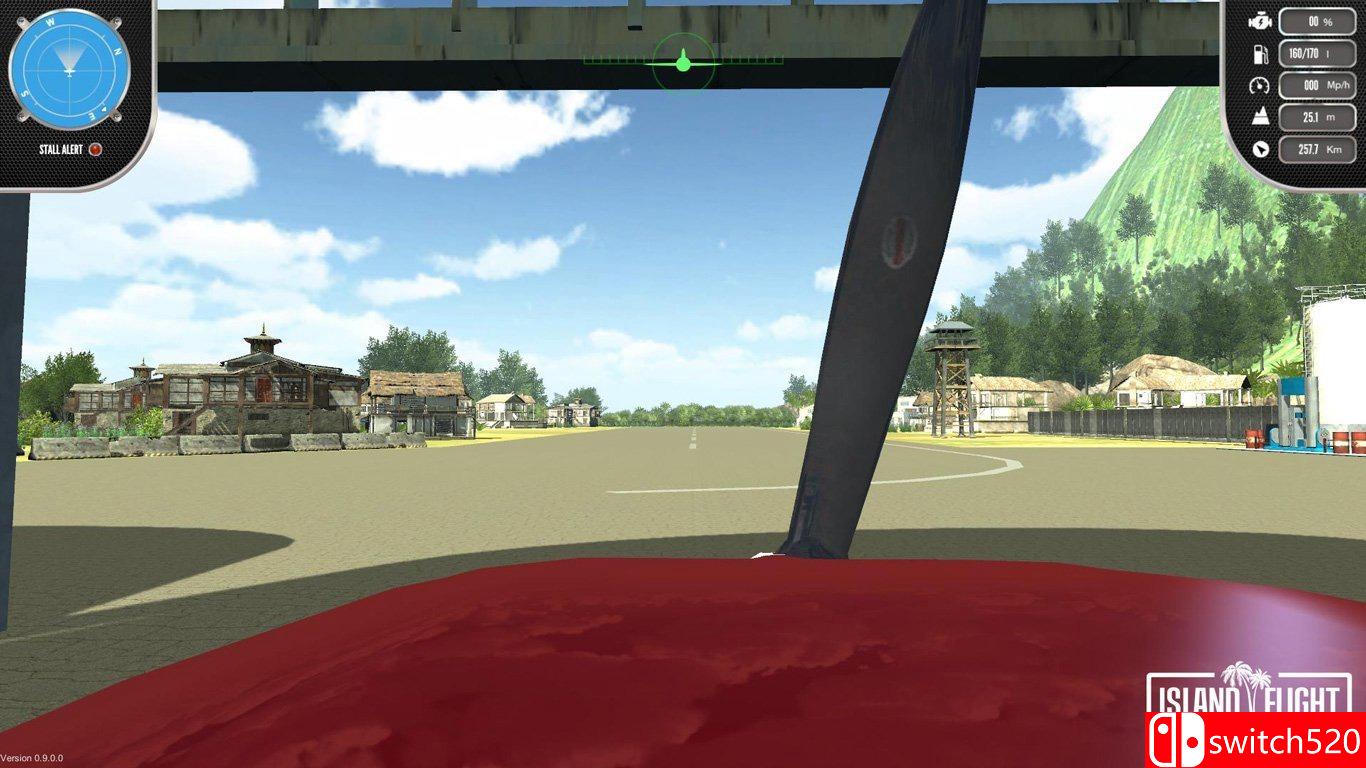The image size is (1366, 768).
Task: Click the altitude mountain icon
Action: pos(1260,115)
